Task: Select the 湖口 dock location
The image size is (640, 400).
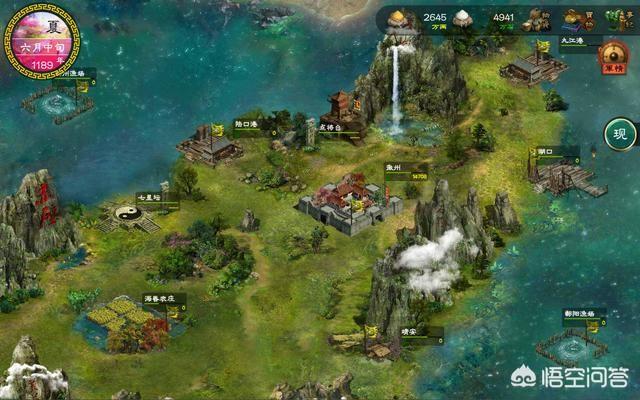Action: click(565, 177)
